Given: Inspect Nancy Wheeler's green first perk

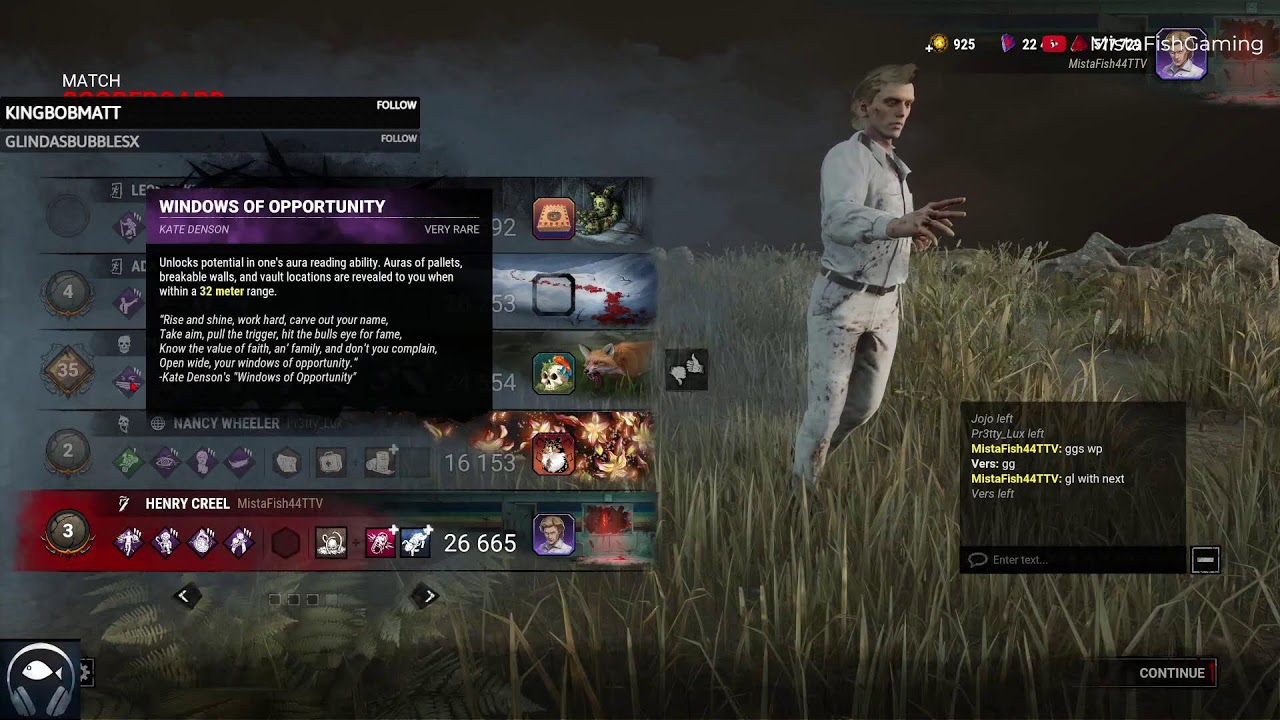Looking at the screenshot, I should (x=128, y=462).
